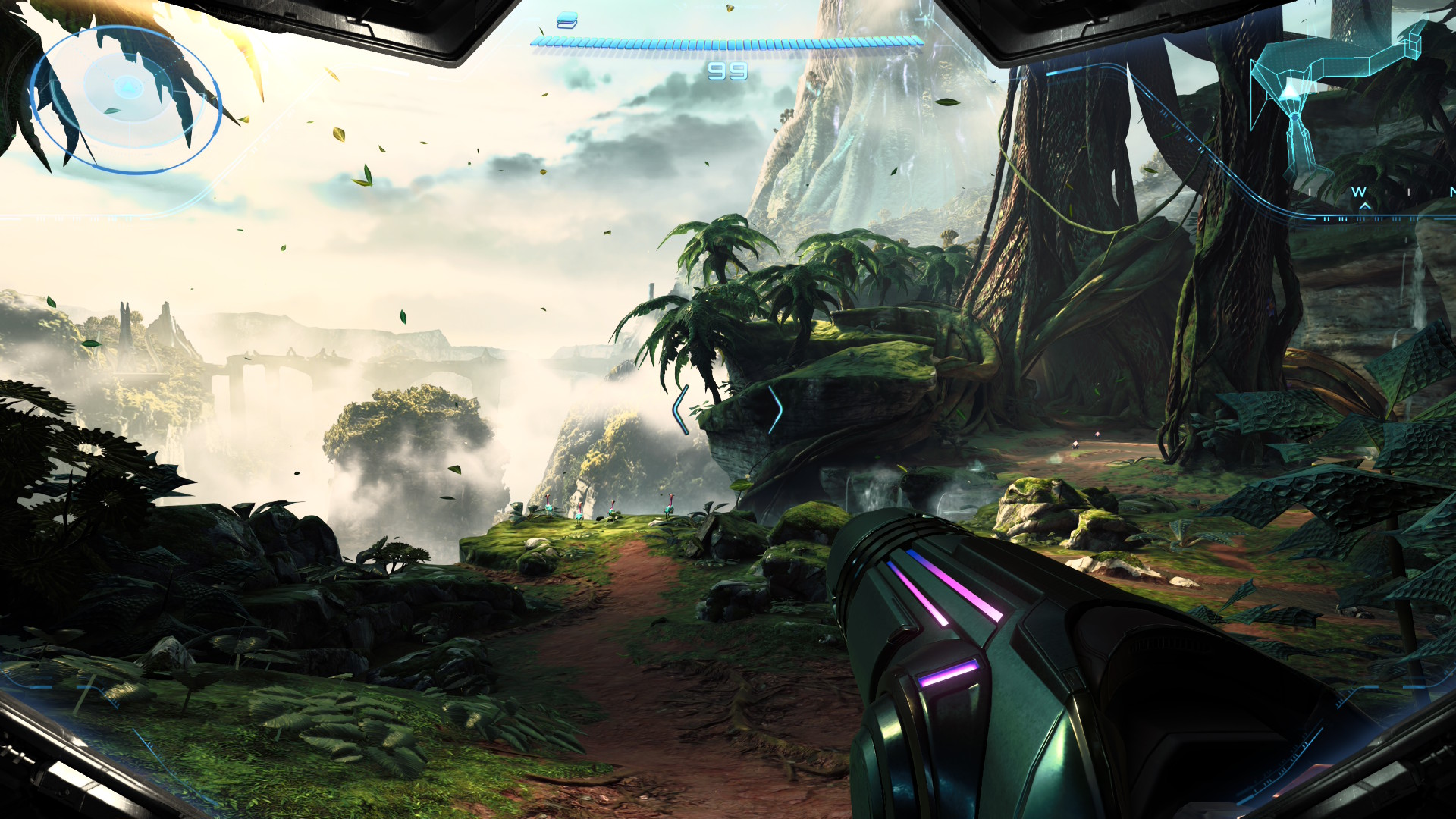The width and height of the screenshot is (1456, 819).
Task: Select the compass W heading marker
Action: coord(1358,193)
